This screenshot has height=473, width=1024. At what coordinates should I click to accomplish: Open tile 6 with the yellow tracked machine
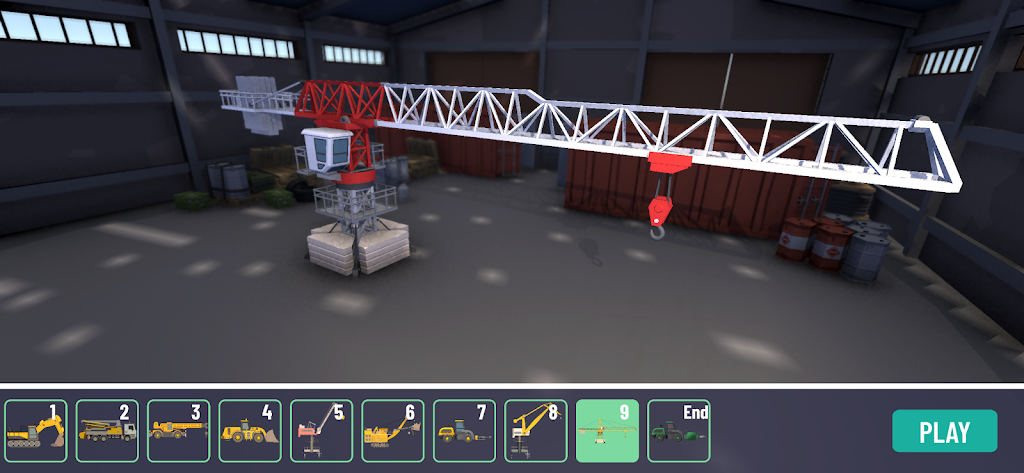pos(393,431)
